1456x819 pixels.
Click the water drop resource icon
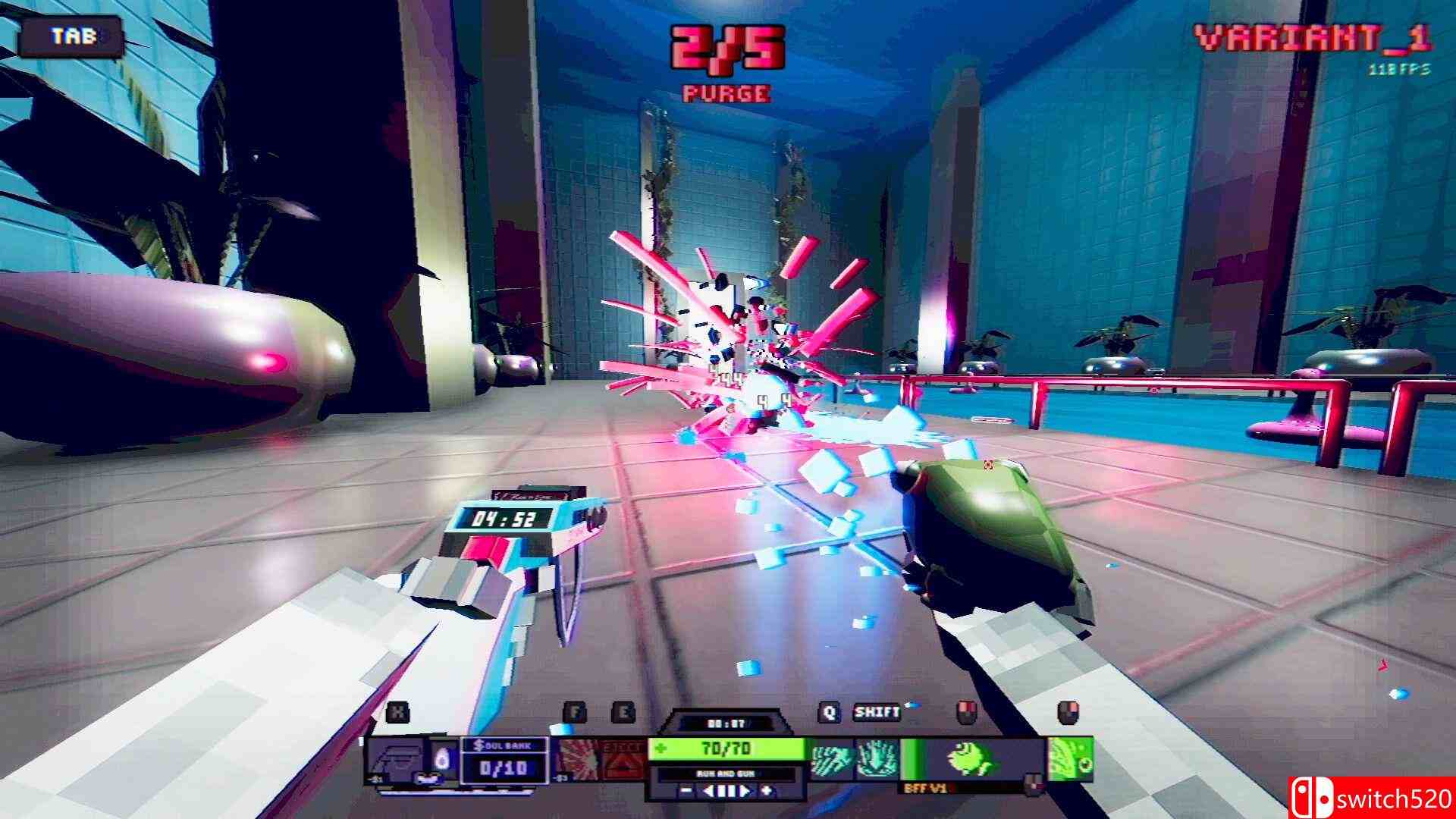[442, 759]
